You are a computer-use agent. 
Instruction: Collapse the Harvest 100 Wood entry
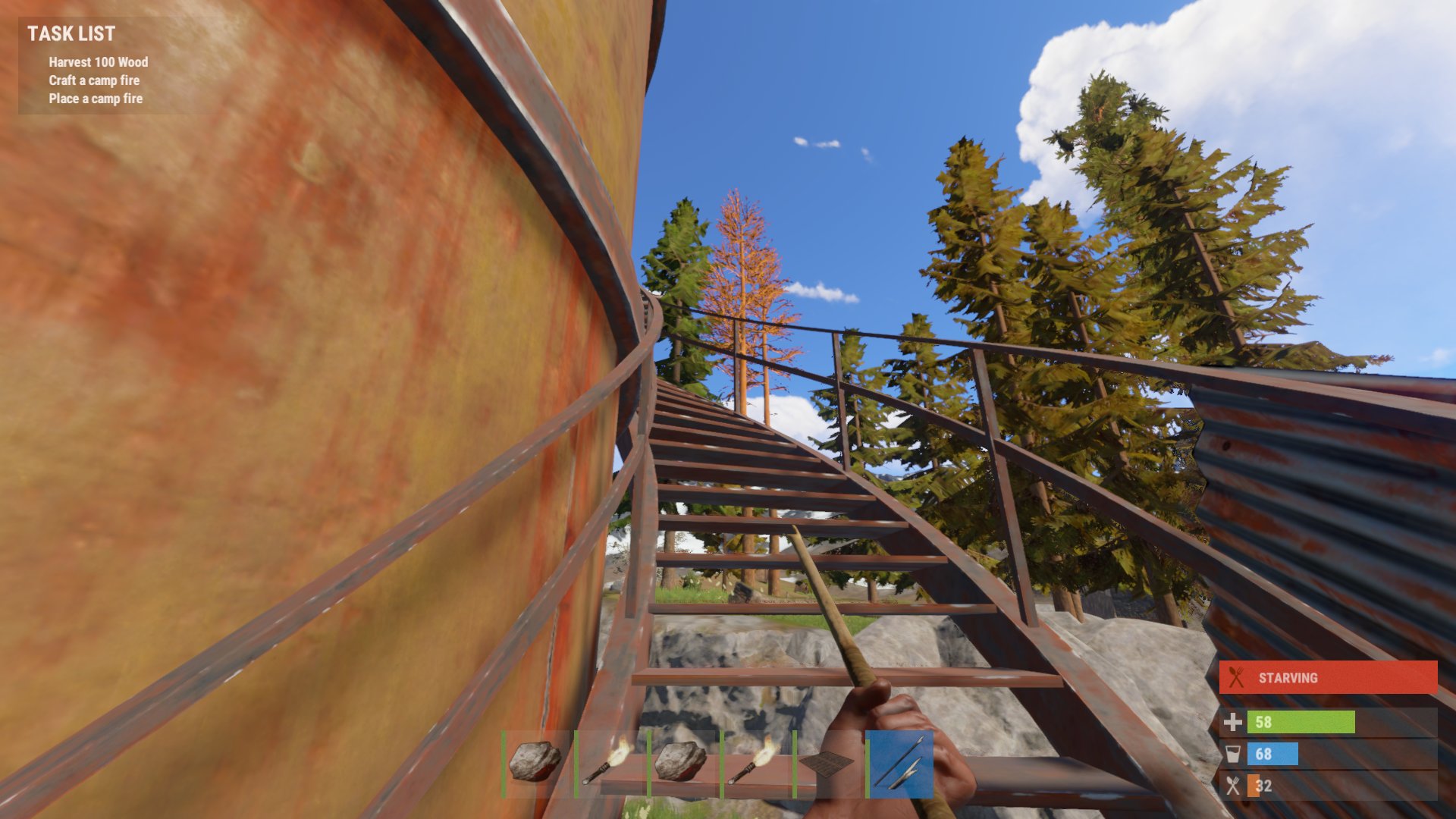[97, 63]
